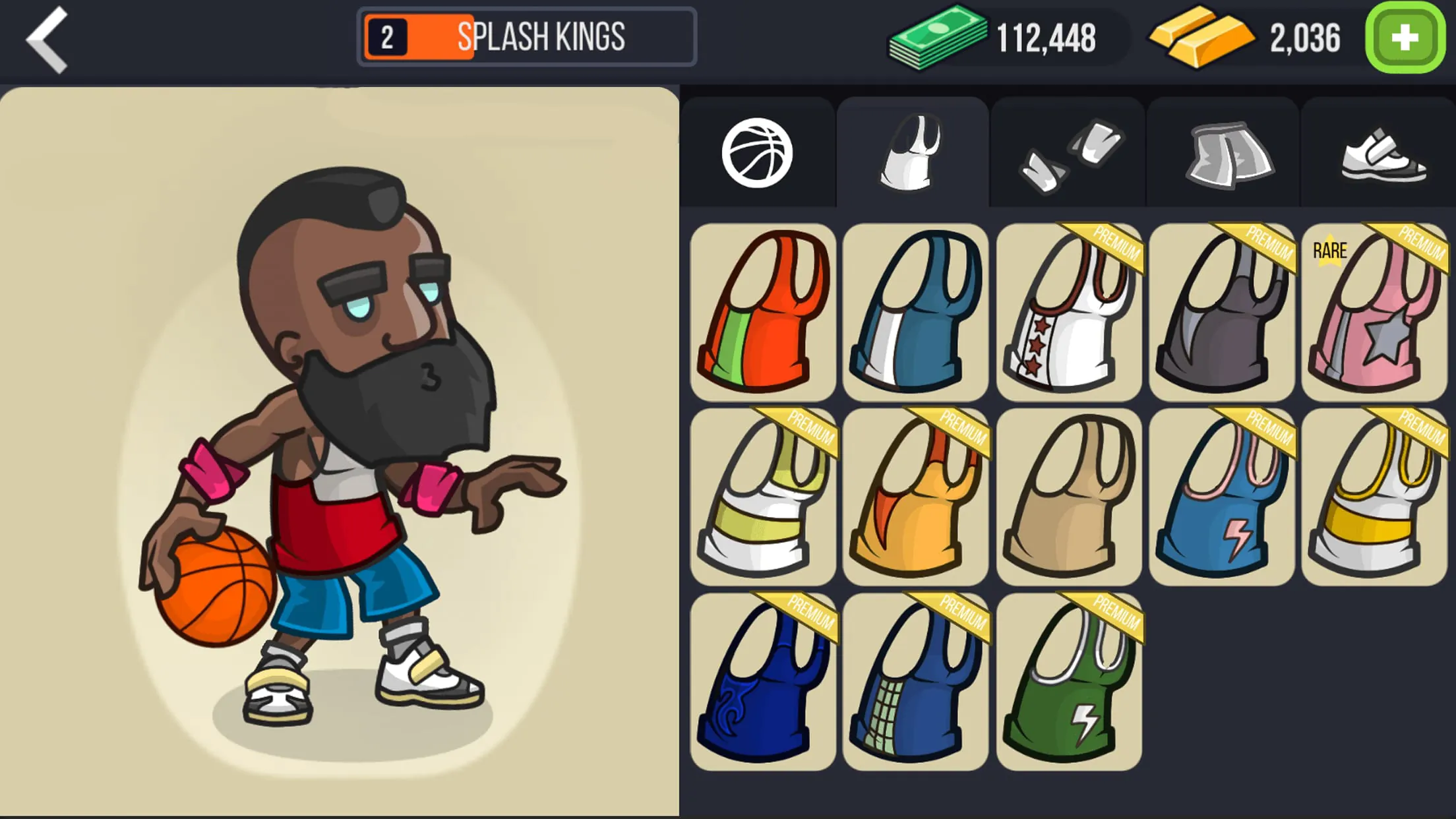
Task: Select the rare pink star jersey
Action: click(1374, 310)
